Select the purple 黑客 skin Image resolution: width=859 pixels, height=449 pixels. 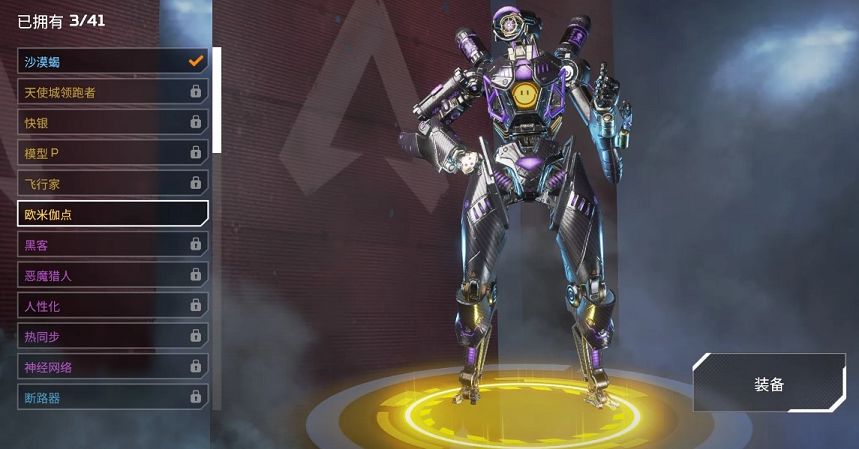pos(112,243)
